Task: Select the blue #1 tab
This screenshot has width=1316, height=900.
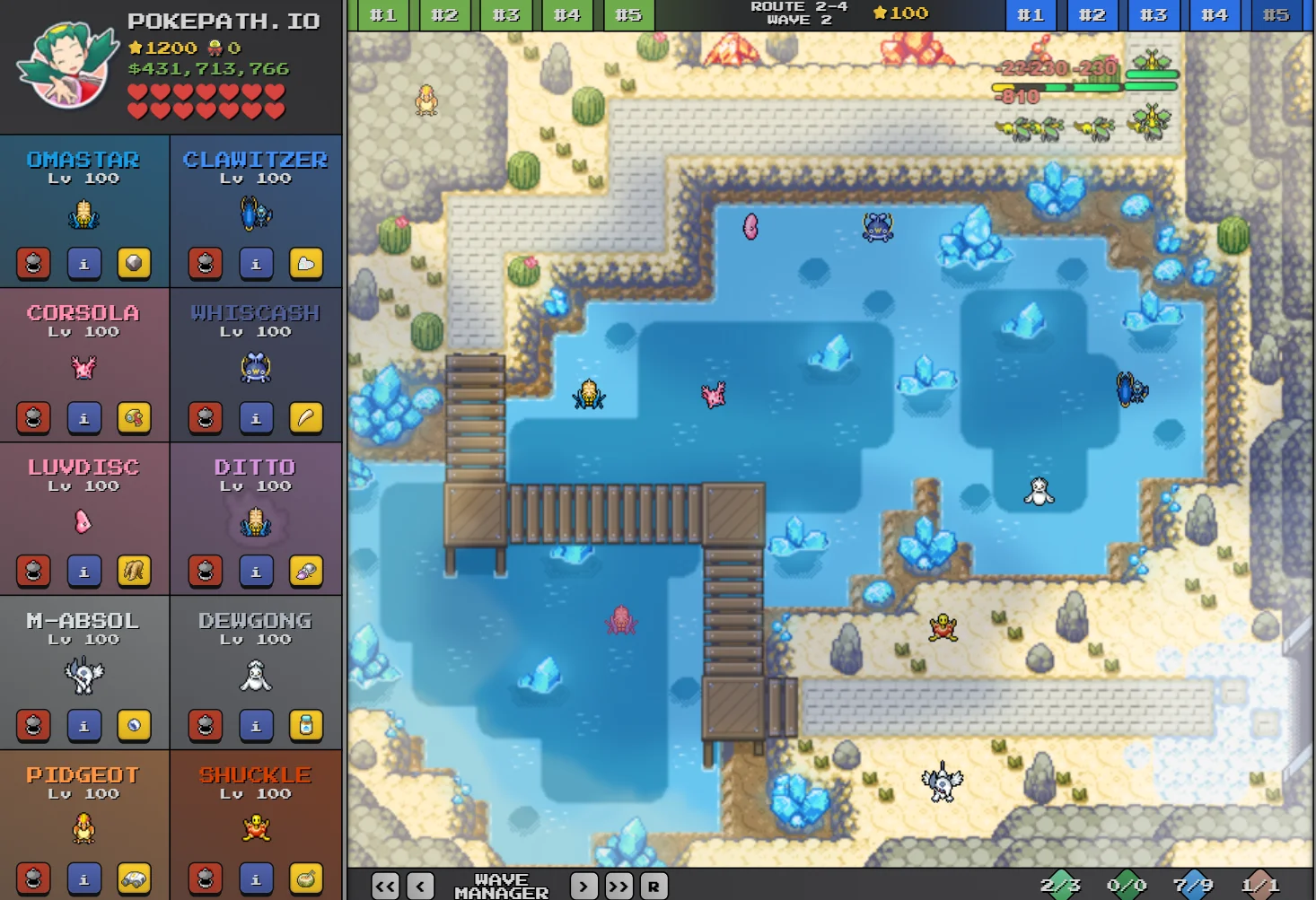Action: 1031,14
